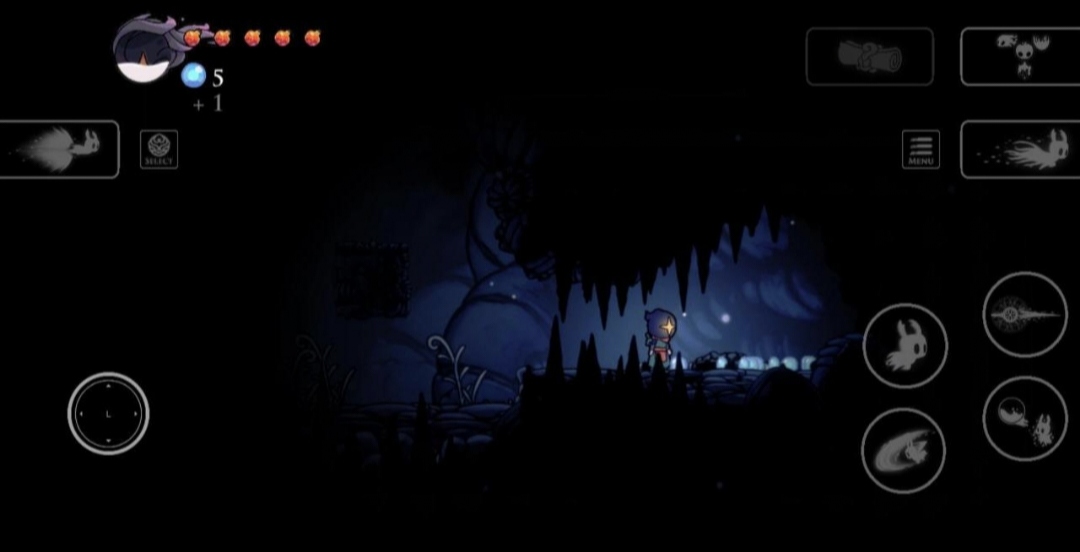Use the nail slash attack button

(x=903, y=451)
